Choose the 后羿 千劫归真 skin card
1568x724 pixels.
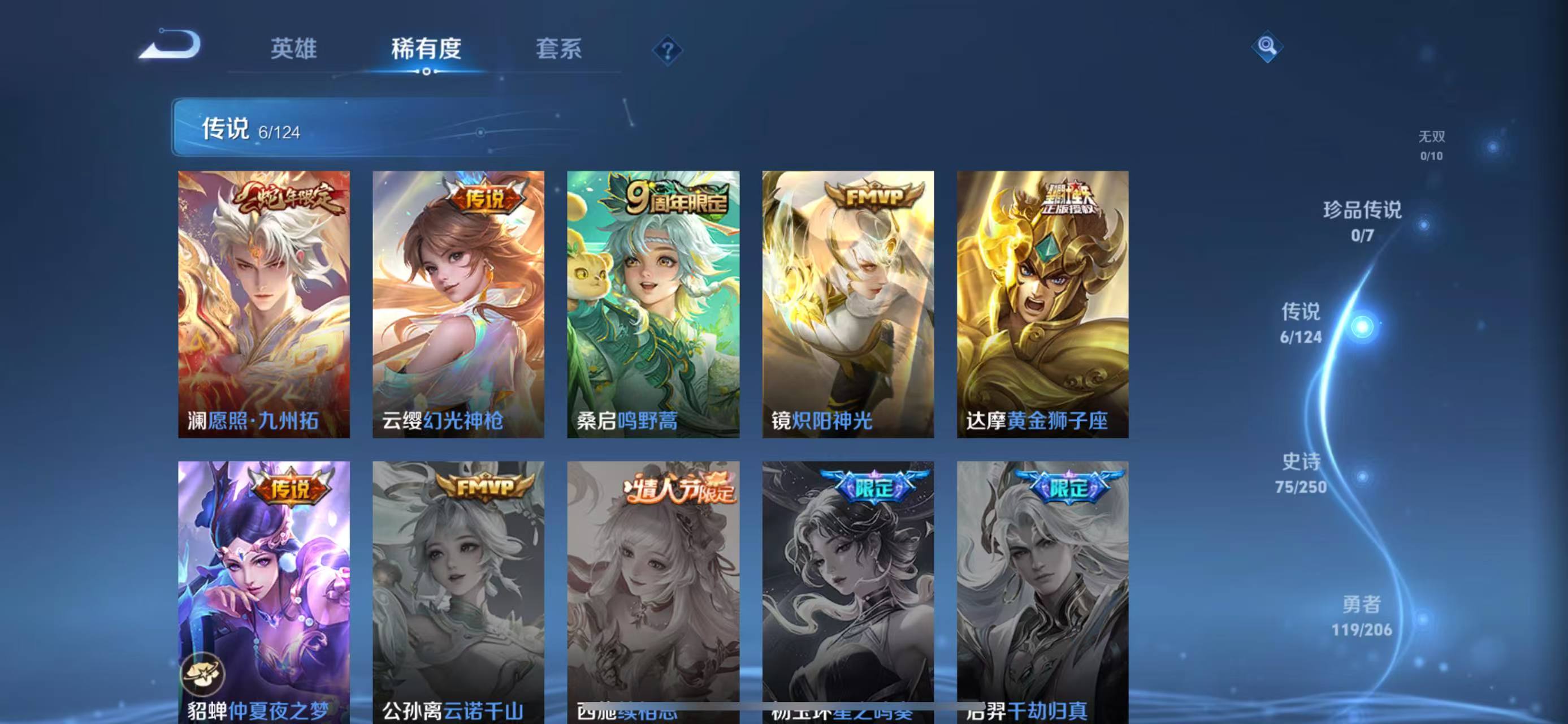pyautogui.click(x=1042, y=591)
